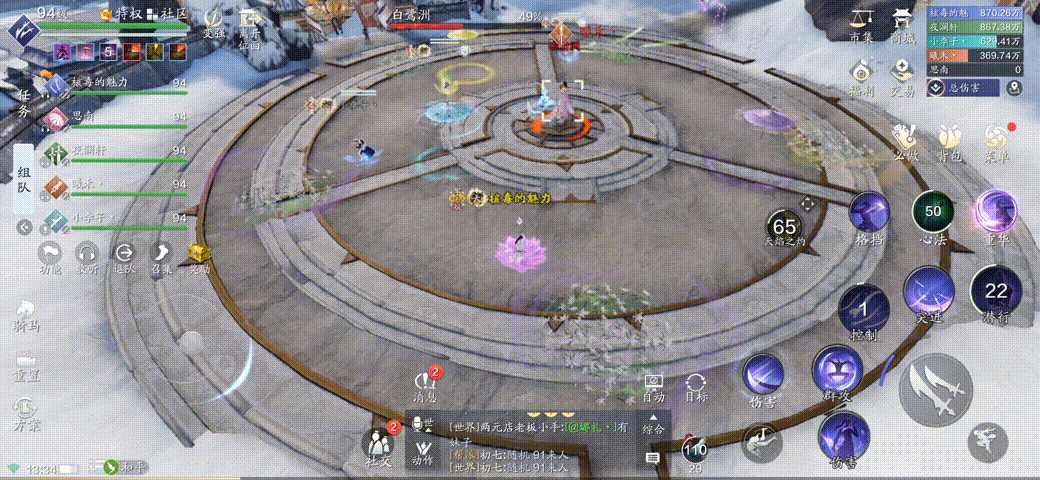1040x480 pixels.
Task: Open the 交易 trade icon
Action: pos(903,75)
